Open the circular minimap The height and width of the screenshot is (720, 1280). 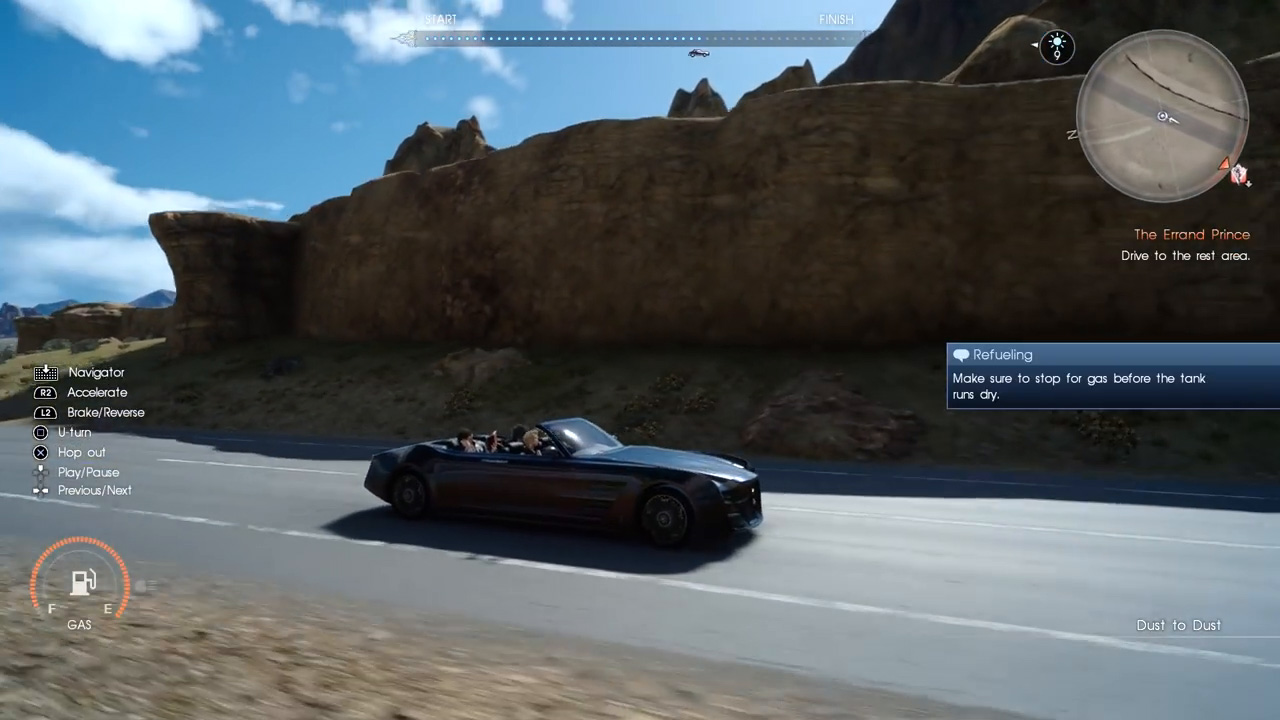pyautogui.click(x=1162, y=116)
